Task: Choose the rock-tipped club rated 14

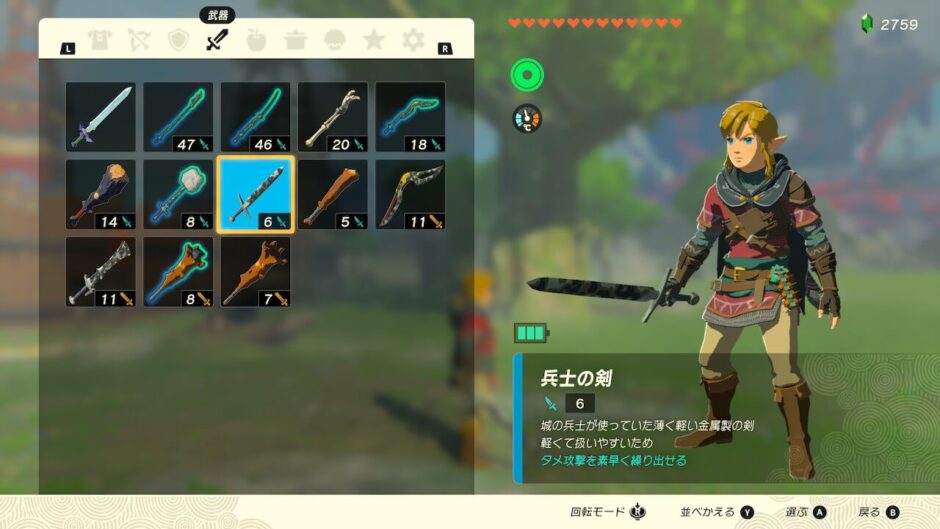Action: tap(100, 194)
